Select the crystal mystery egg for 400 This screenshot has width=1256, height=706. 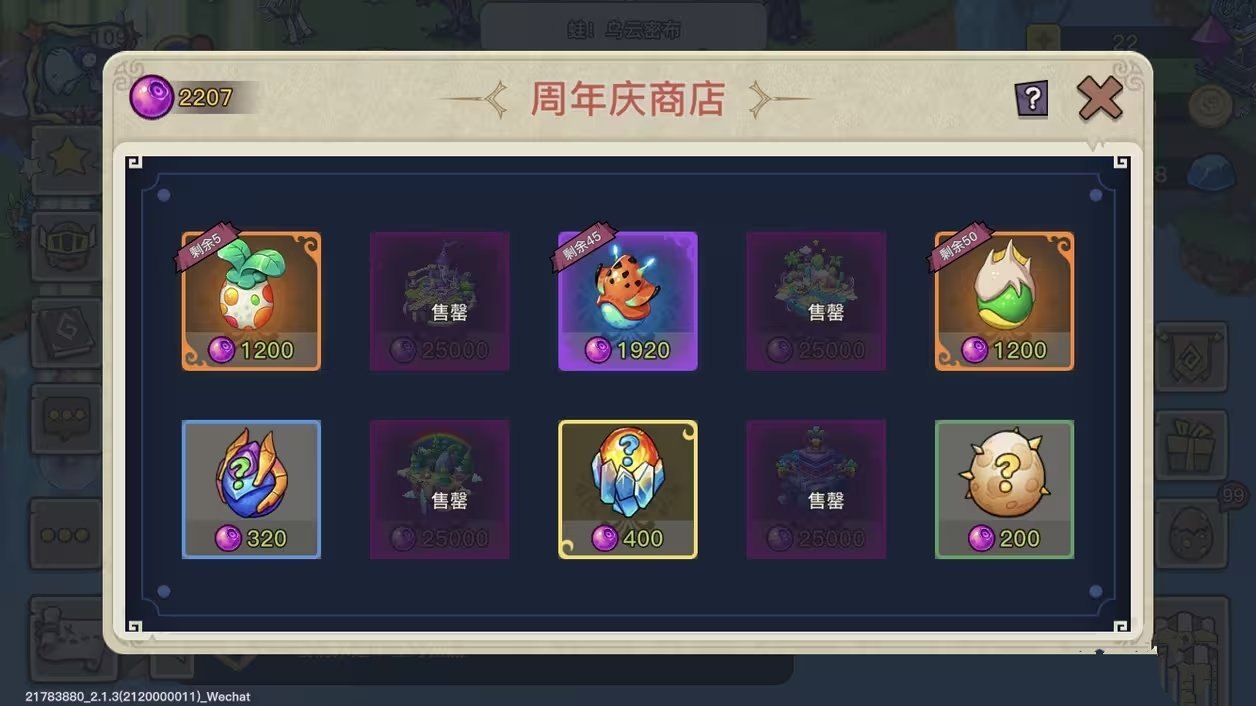[x=627, y=489]
